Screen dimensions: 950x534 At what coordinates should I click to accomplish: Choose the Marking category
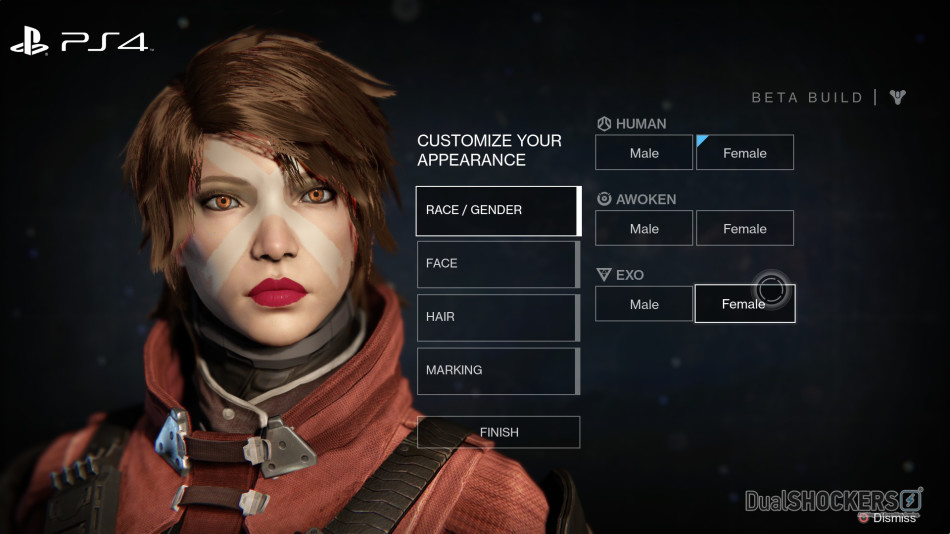pos(497,371)
